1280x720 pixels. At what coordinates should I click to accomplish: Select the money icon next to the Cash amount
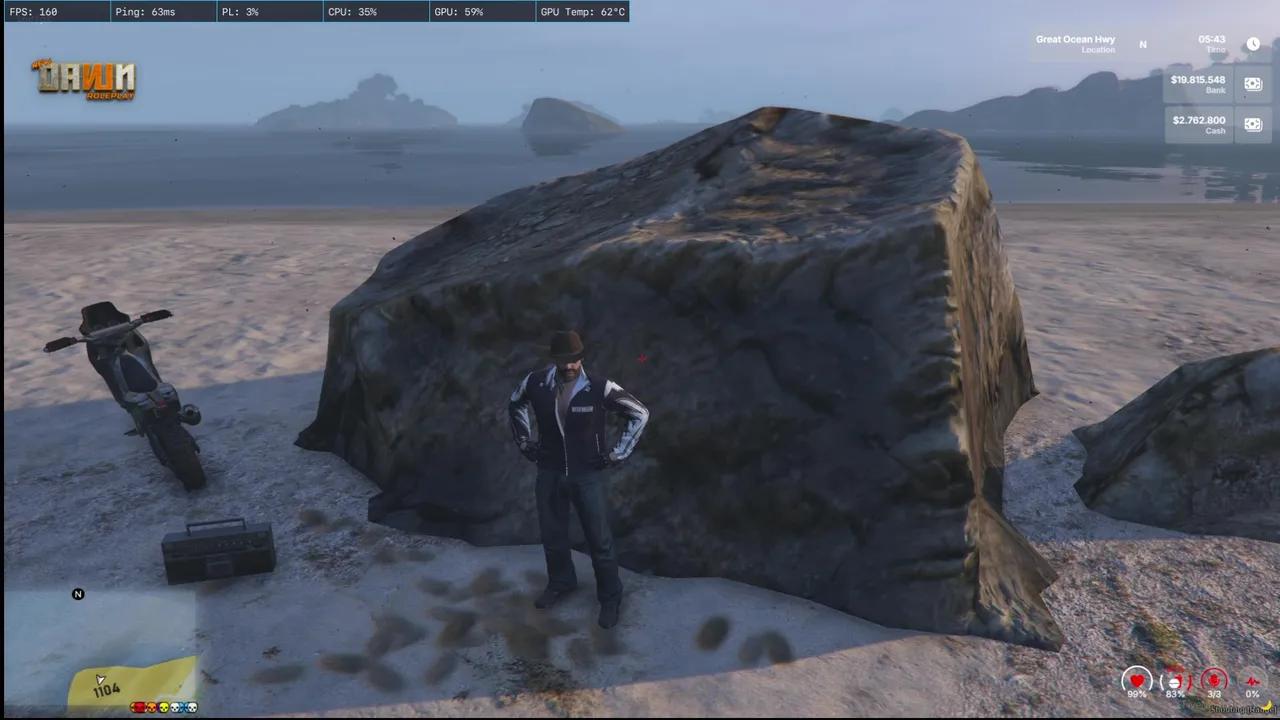pyautogui.click(x=1253, y=124)
